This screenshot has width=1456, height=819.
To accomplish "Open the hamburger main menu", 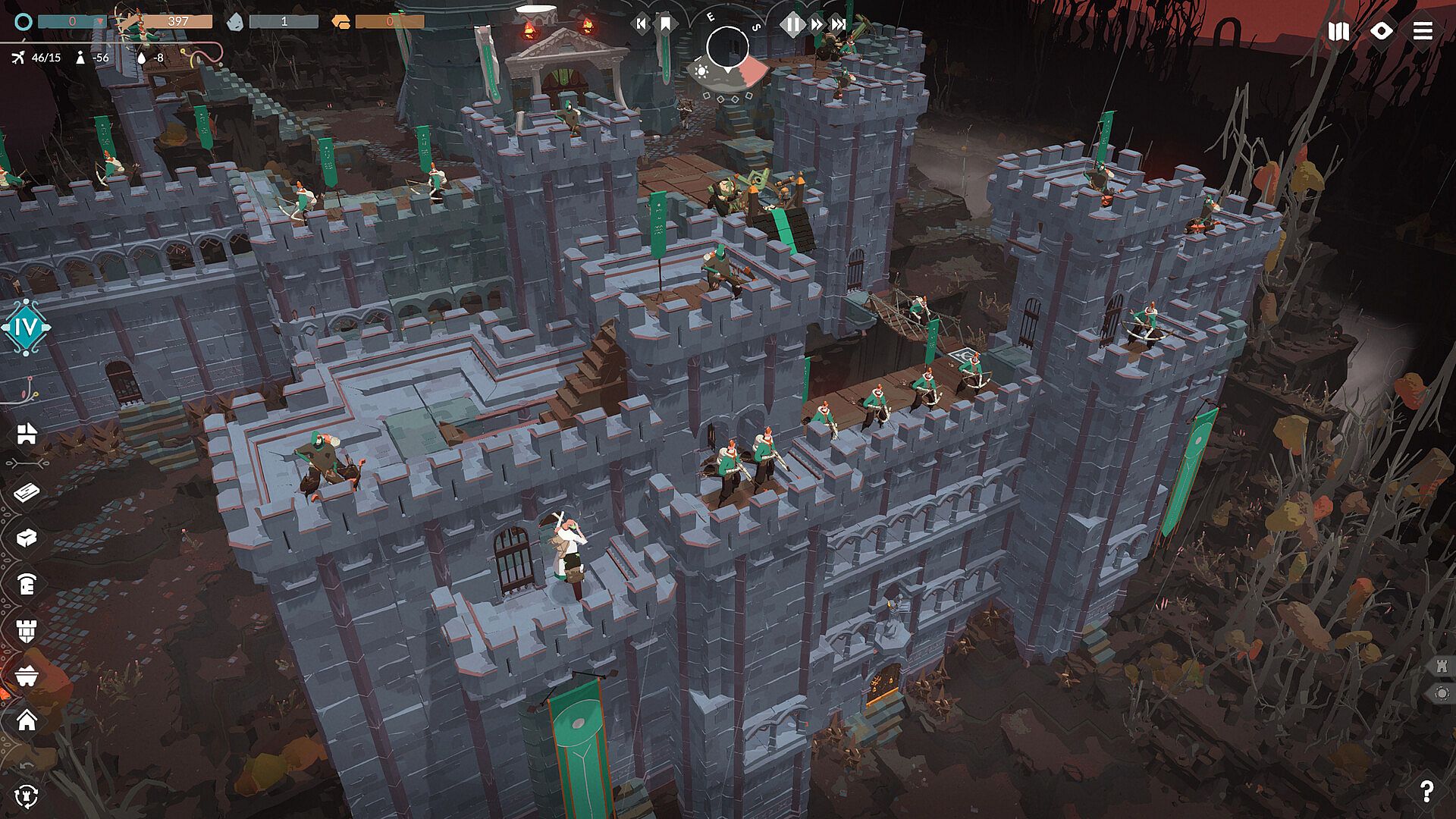I will (x=1423, y=31).
